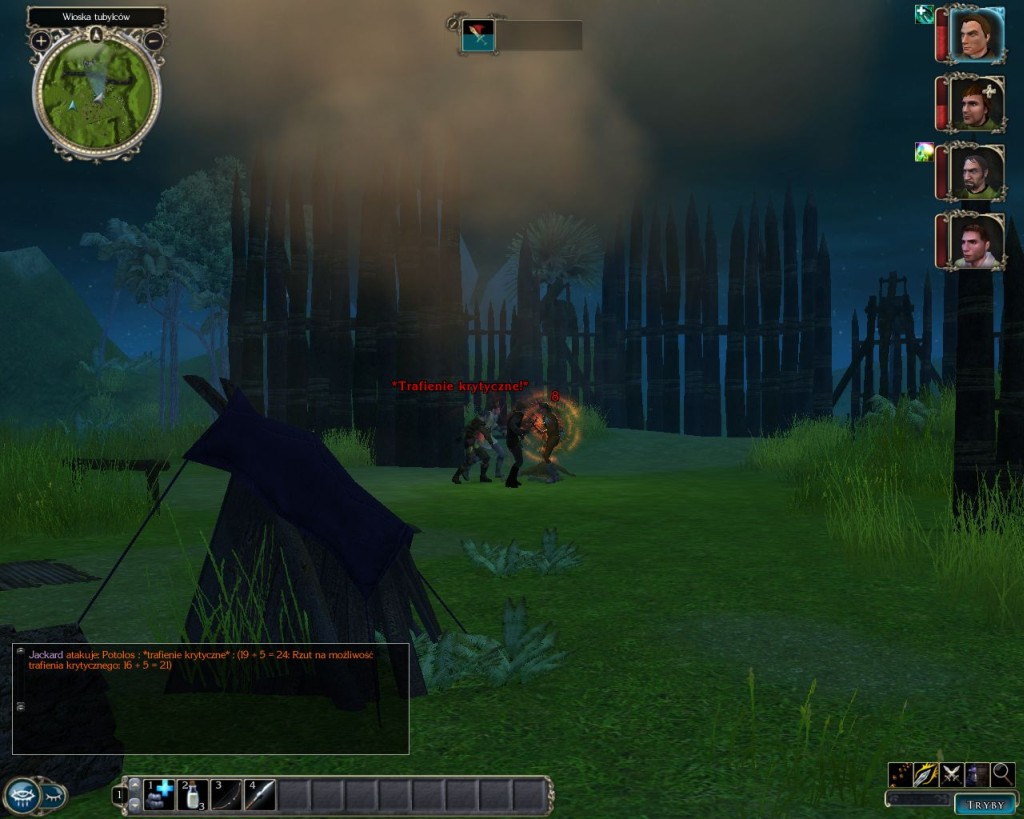Image resolution: width=1024 pixels, height=819 pixels.
Task: Select the second party member portrait
Action: pyautogui.click(x=976, y=104)
